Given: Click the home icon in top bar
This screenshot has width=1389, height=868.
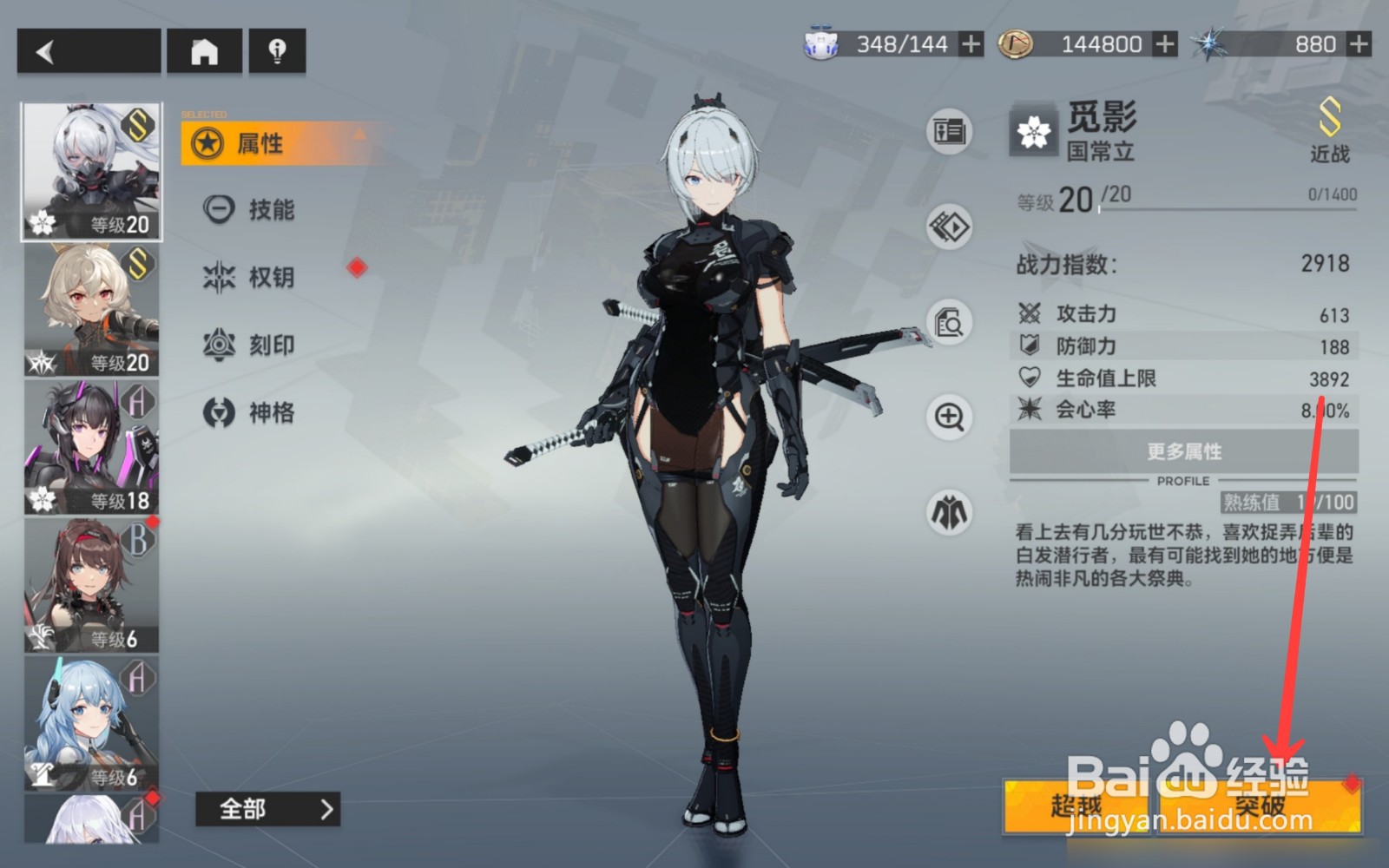Looking at the screenshot, I should pos(204,51).
